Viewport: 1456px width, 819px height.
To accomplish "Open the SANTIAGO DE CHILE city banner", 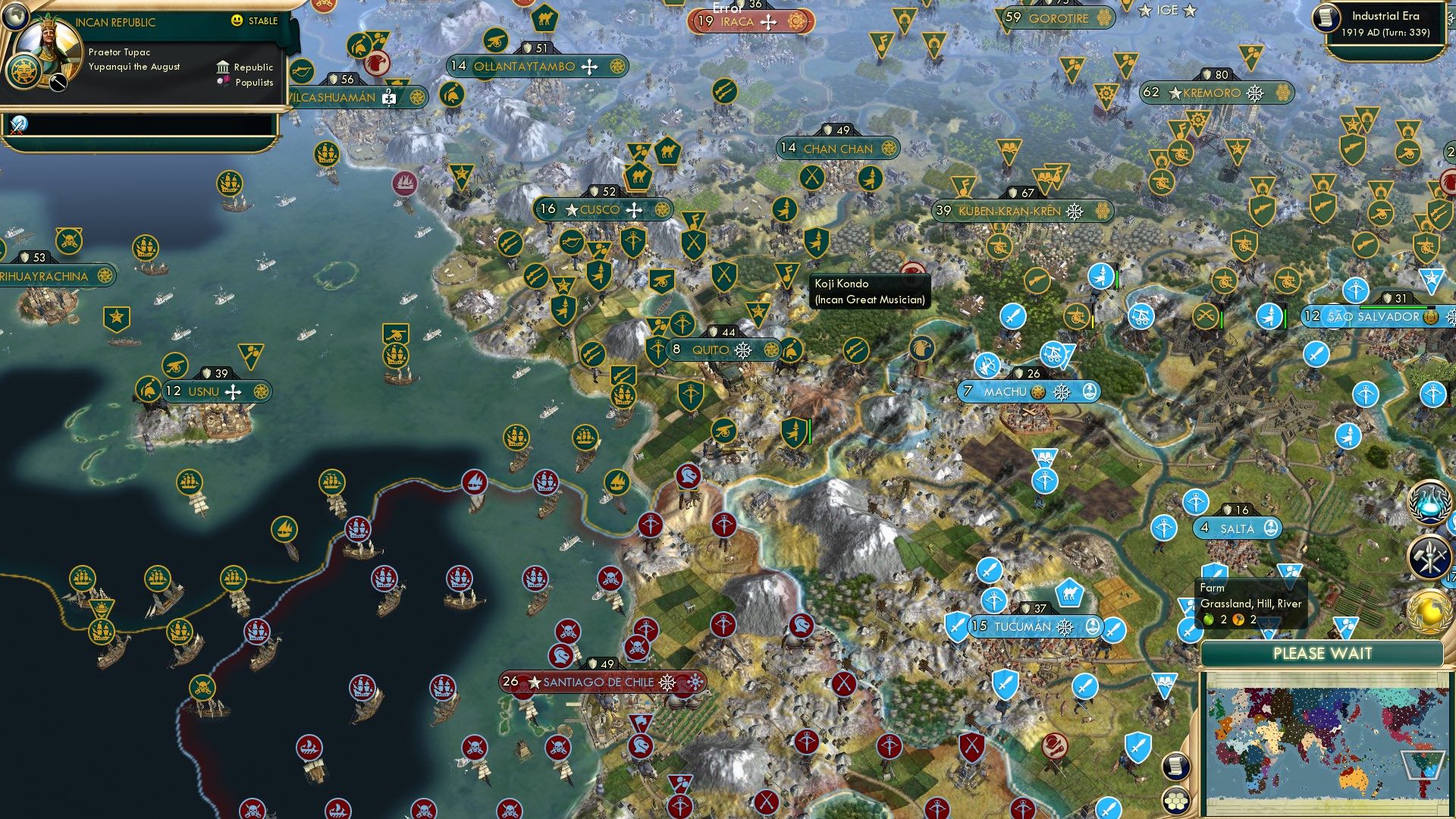I will (598, 682).
